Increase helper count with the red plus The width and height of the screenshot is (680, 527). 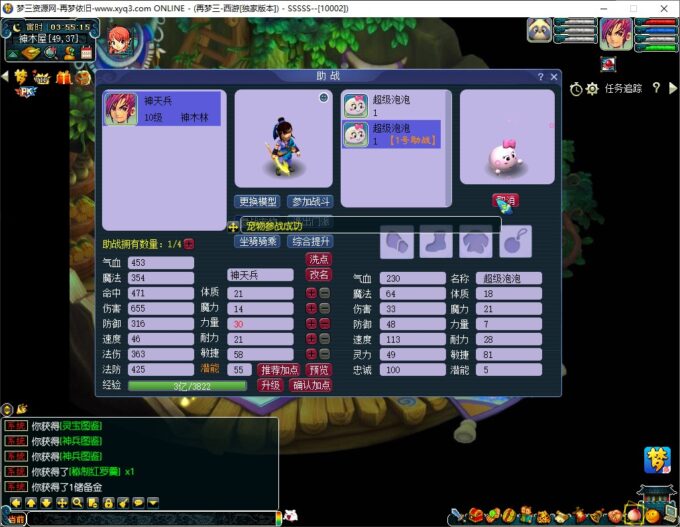[x=190, y=244]
